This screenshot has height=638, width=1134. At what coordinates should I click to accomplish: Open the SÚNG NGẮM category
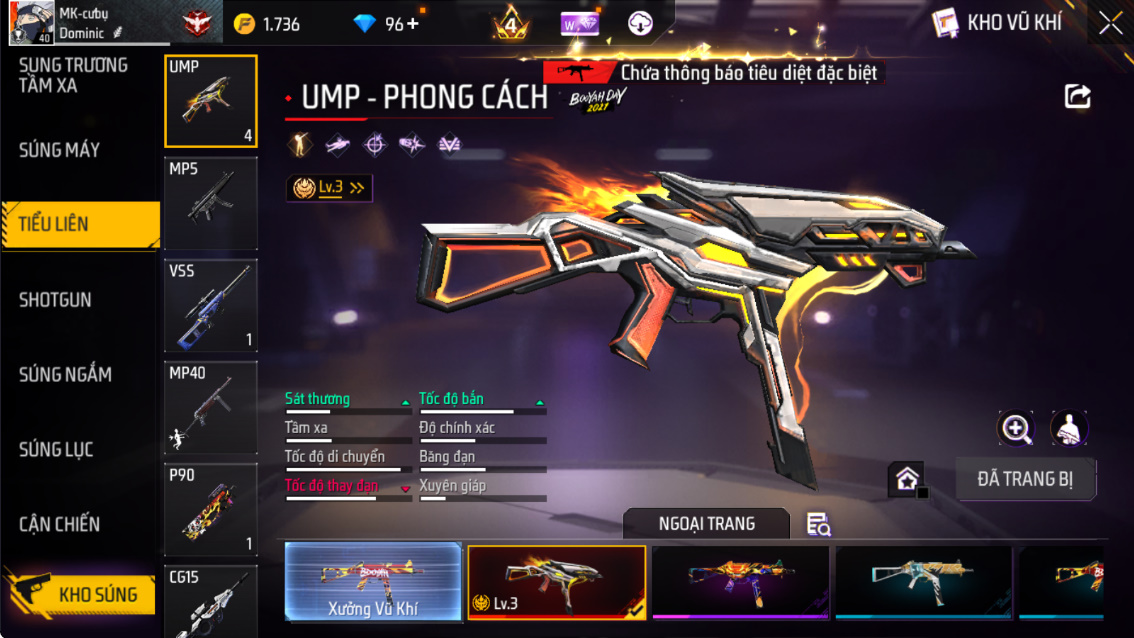click(x=65, y=374)
